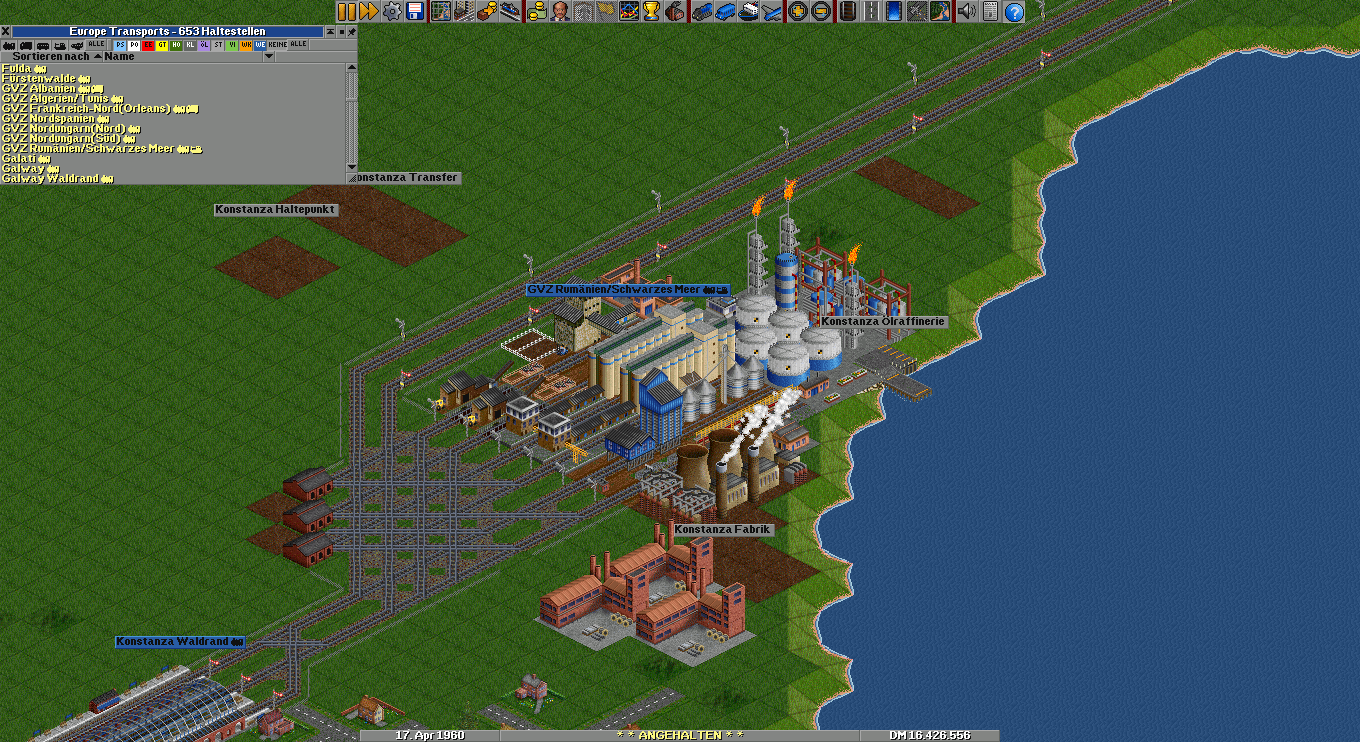
Task: Close the Haltestellen station list window
Action: 5,32
